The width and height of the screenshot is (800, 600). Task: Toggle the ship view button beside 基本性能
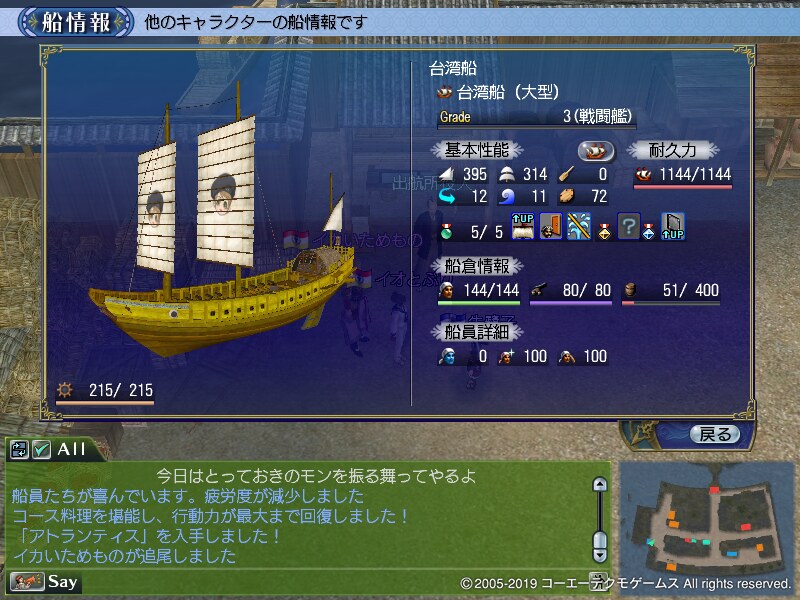coord(598,150)
